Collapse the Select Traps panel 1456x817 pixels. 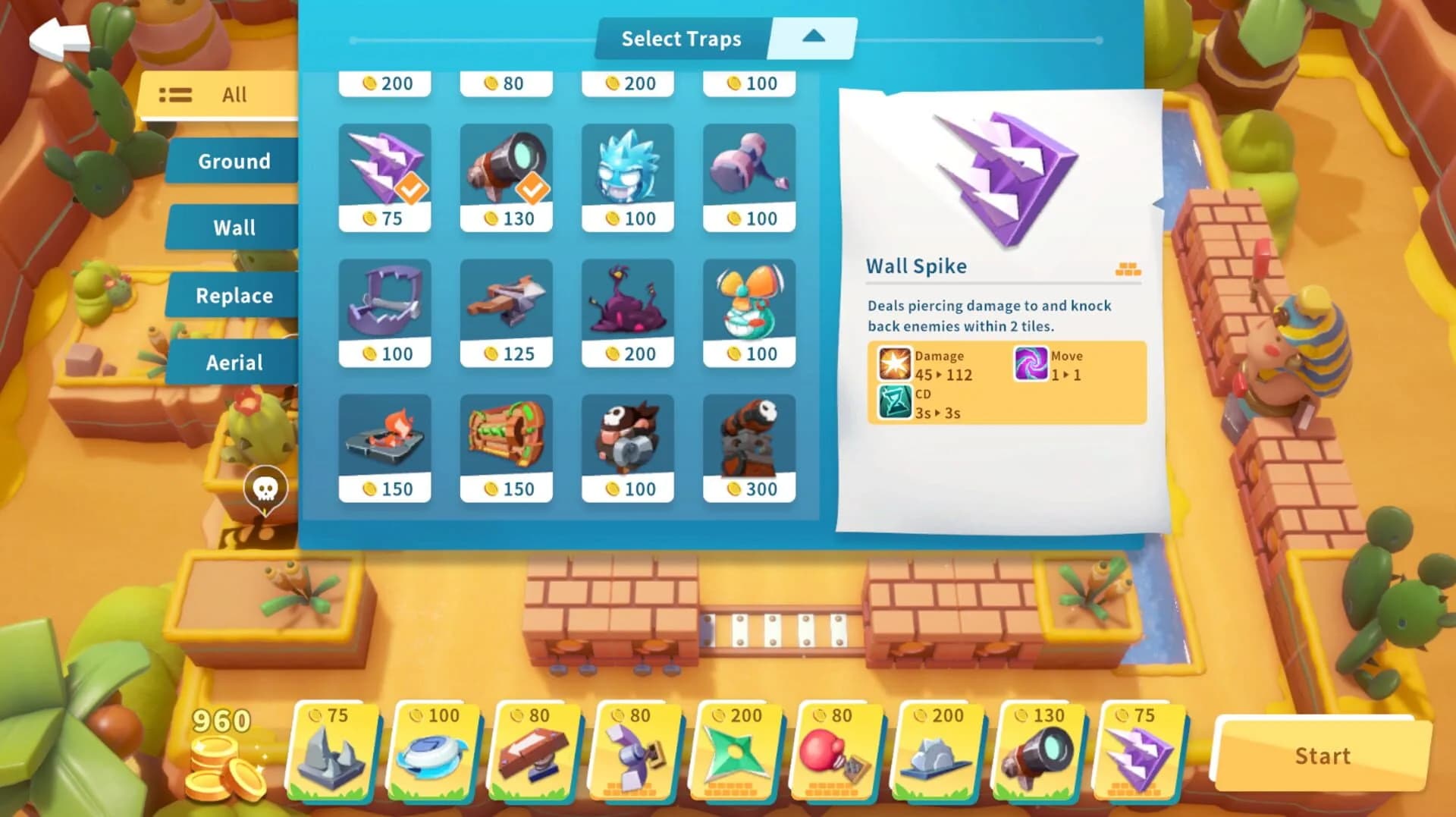coord(814,36)
